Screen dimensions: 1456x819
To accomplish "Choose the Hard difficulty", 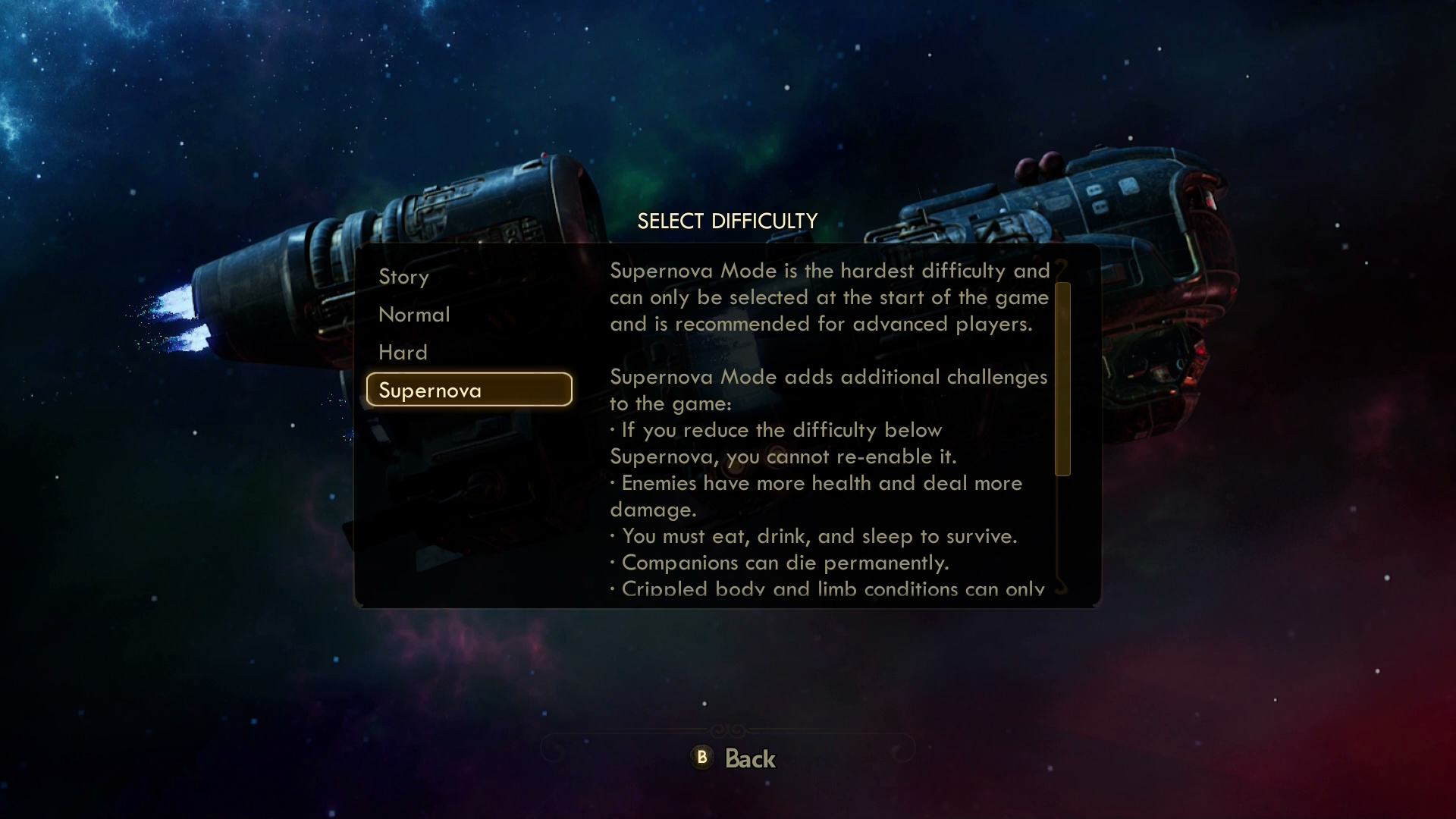I will (403, 352).
